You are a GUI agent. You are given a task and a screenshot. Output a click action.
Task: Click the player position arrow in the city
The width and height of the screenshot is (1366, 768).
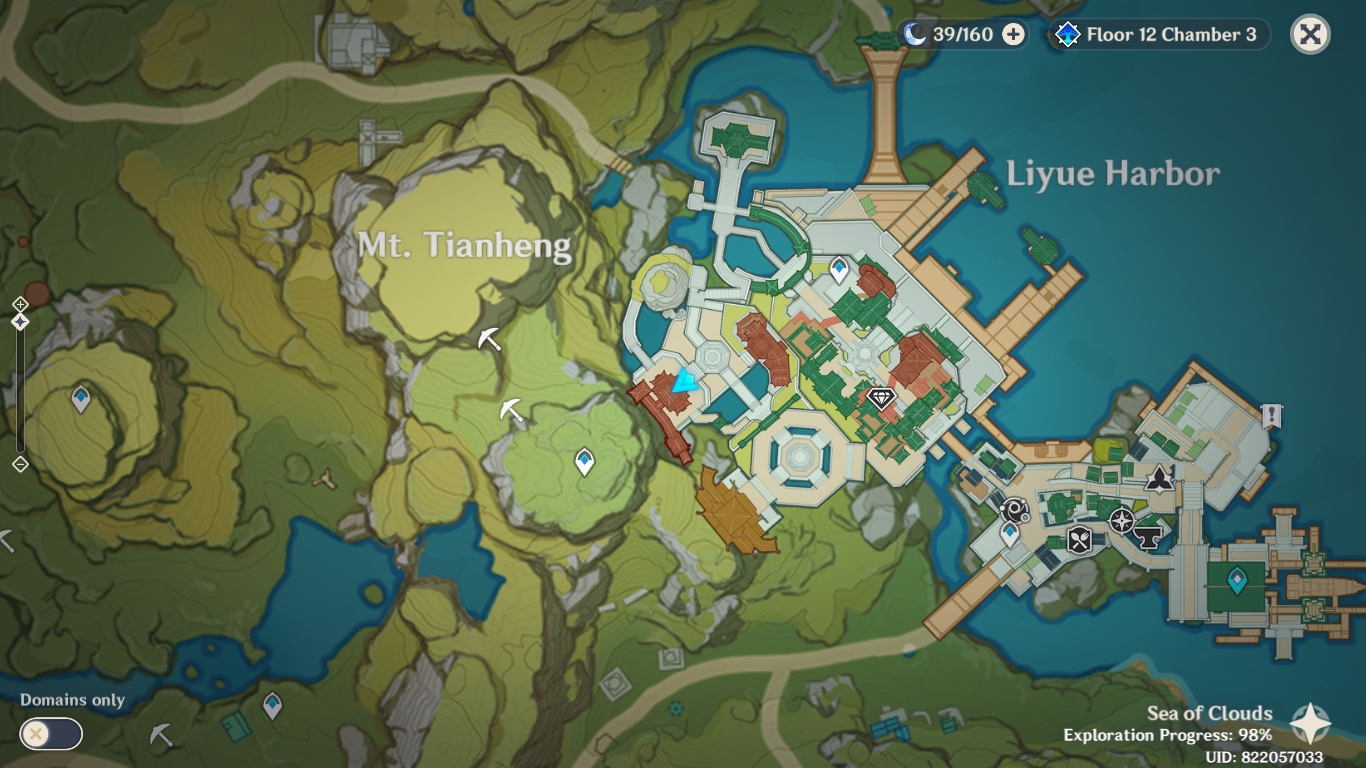point(684,378)
